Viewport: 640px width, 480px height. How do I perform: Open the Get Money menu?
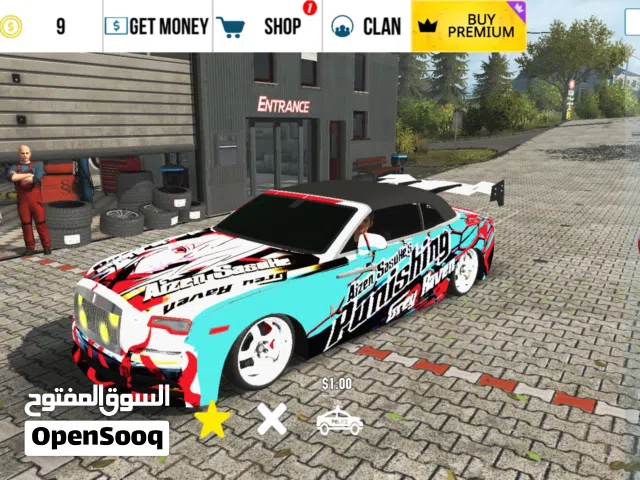point(157,26)
